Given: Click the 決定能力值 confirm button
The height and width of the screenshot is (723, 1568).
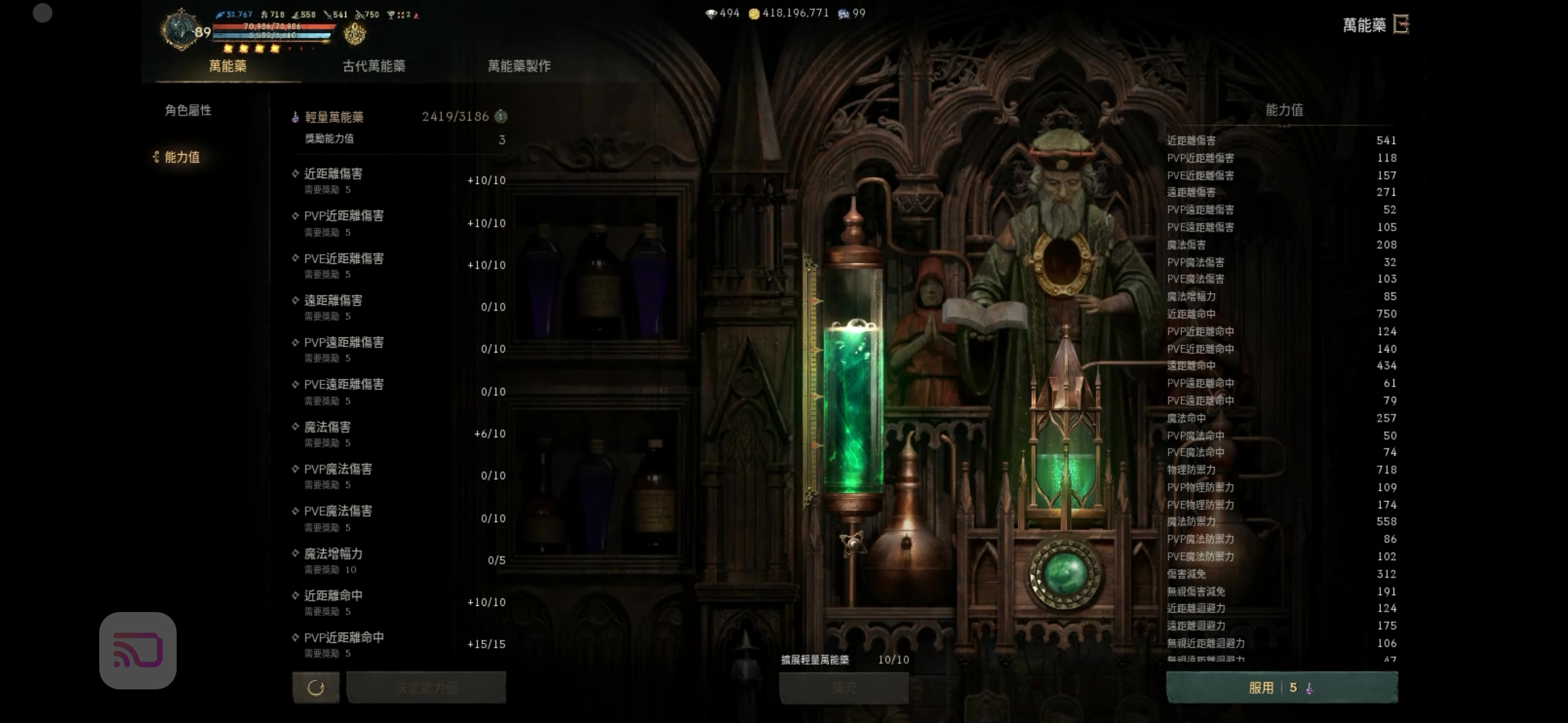Looking at the screenshot, I should coord(426,688).
